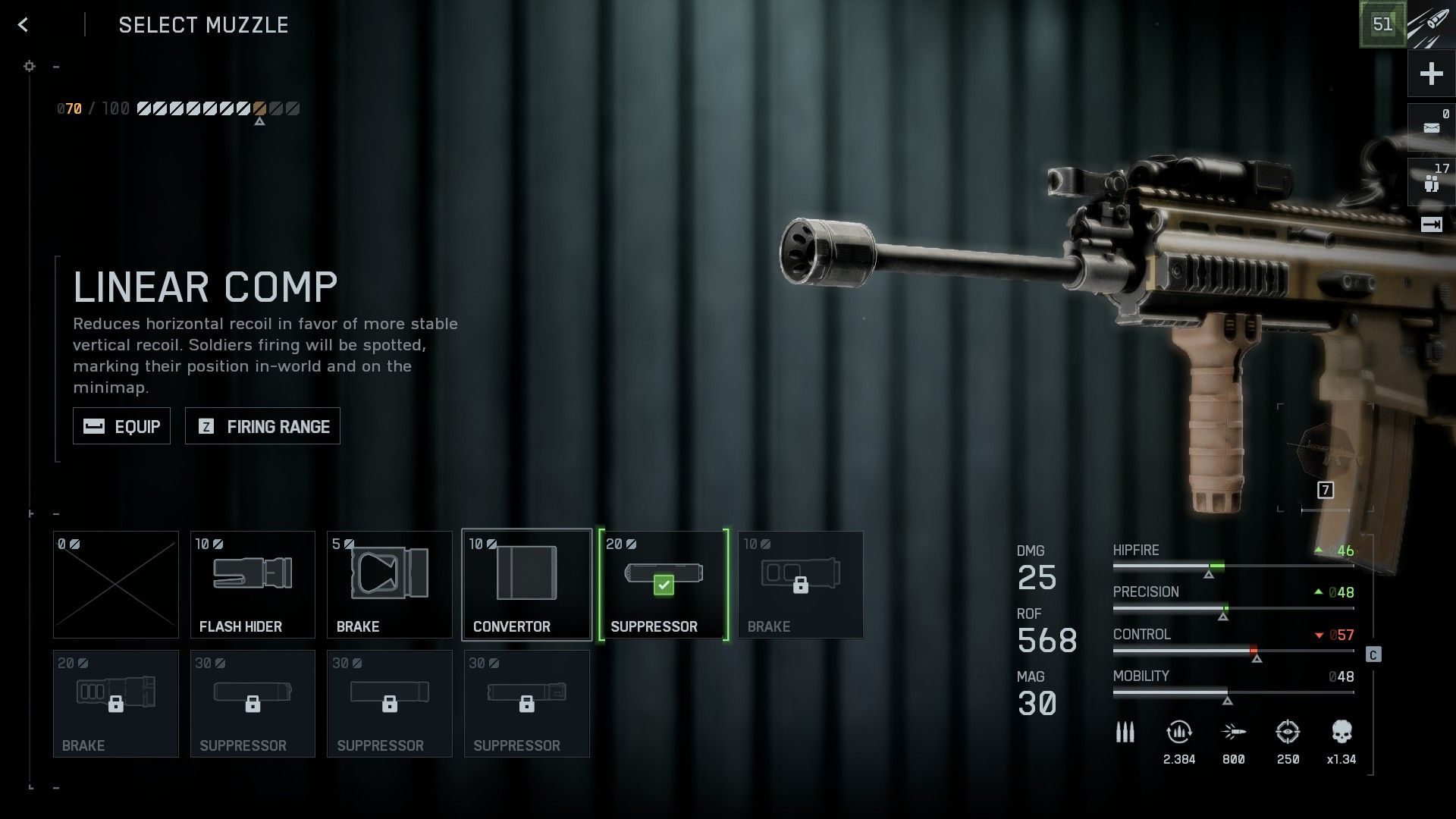Pick the Convertor muzzle tile
The image size is (1456, 819).
[526, 585]
